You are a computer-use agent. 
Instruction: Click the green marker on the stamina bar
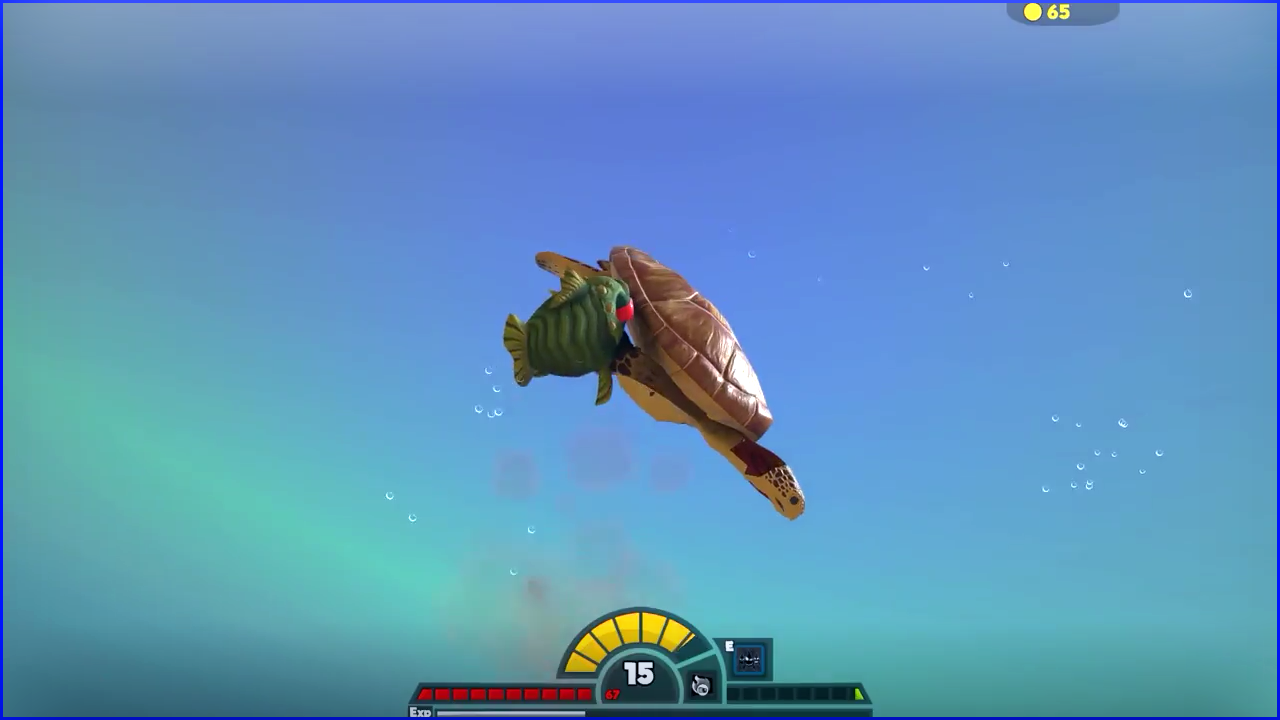click(x=857, y=691)
